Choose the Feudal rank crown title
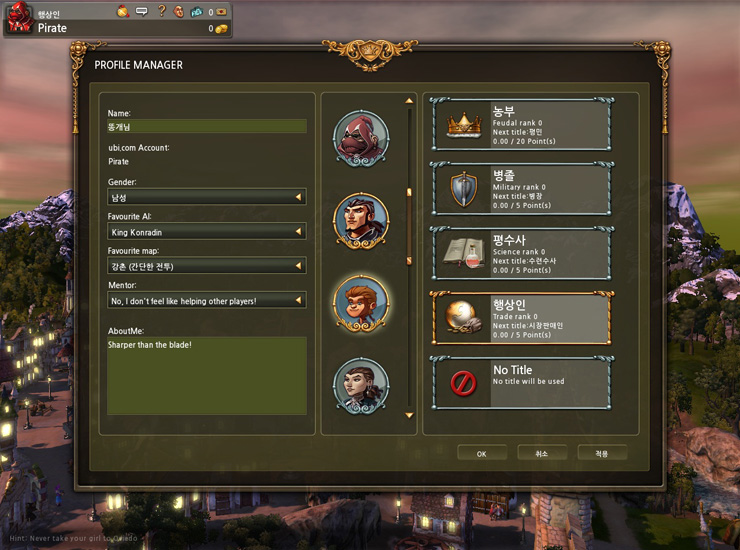The image size is (740, 550). (x=521, y=124)
